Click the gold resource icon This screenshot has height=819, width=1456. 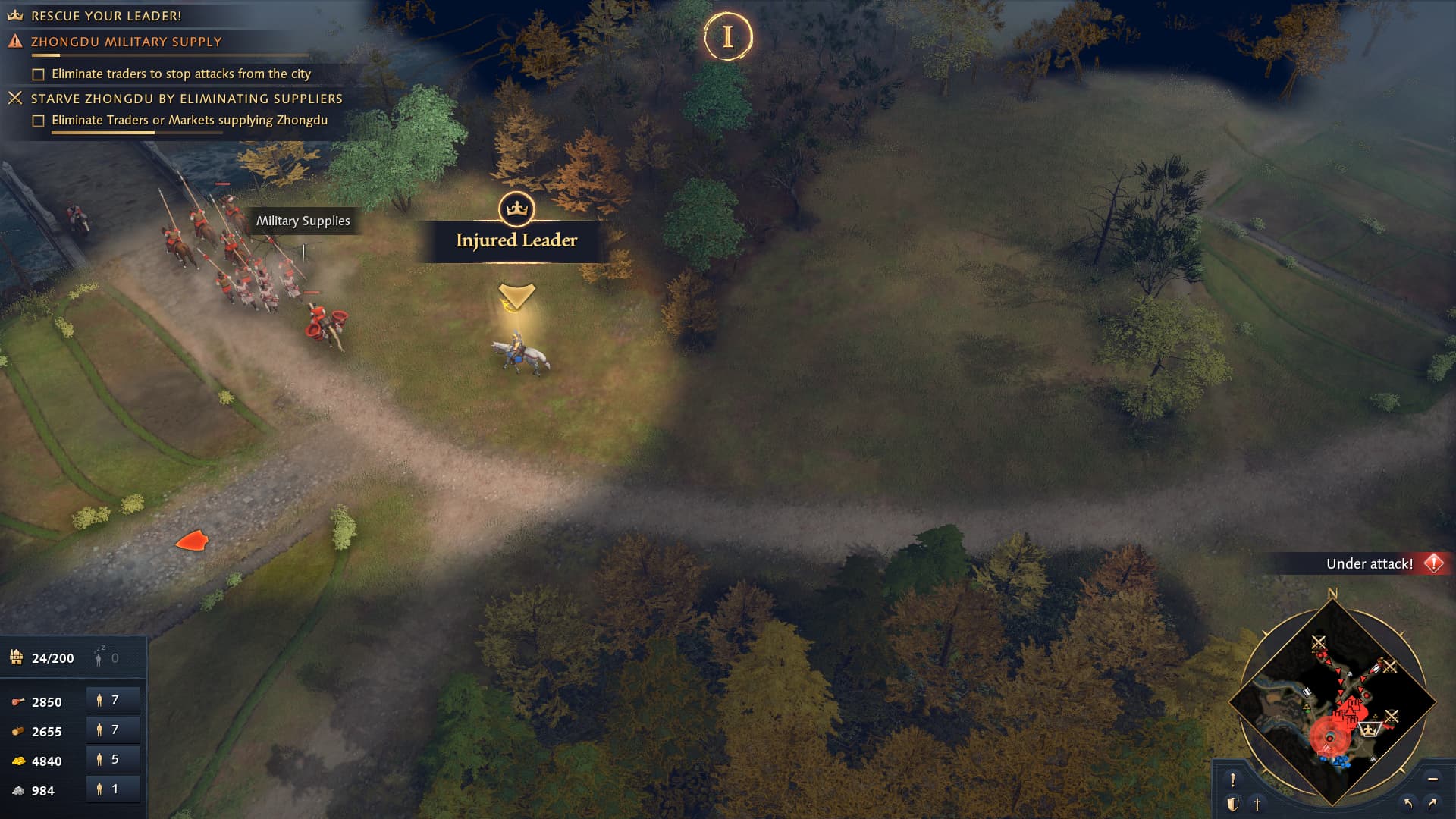pyautogui.click(x=18, y=761)
